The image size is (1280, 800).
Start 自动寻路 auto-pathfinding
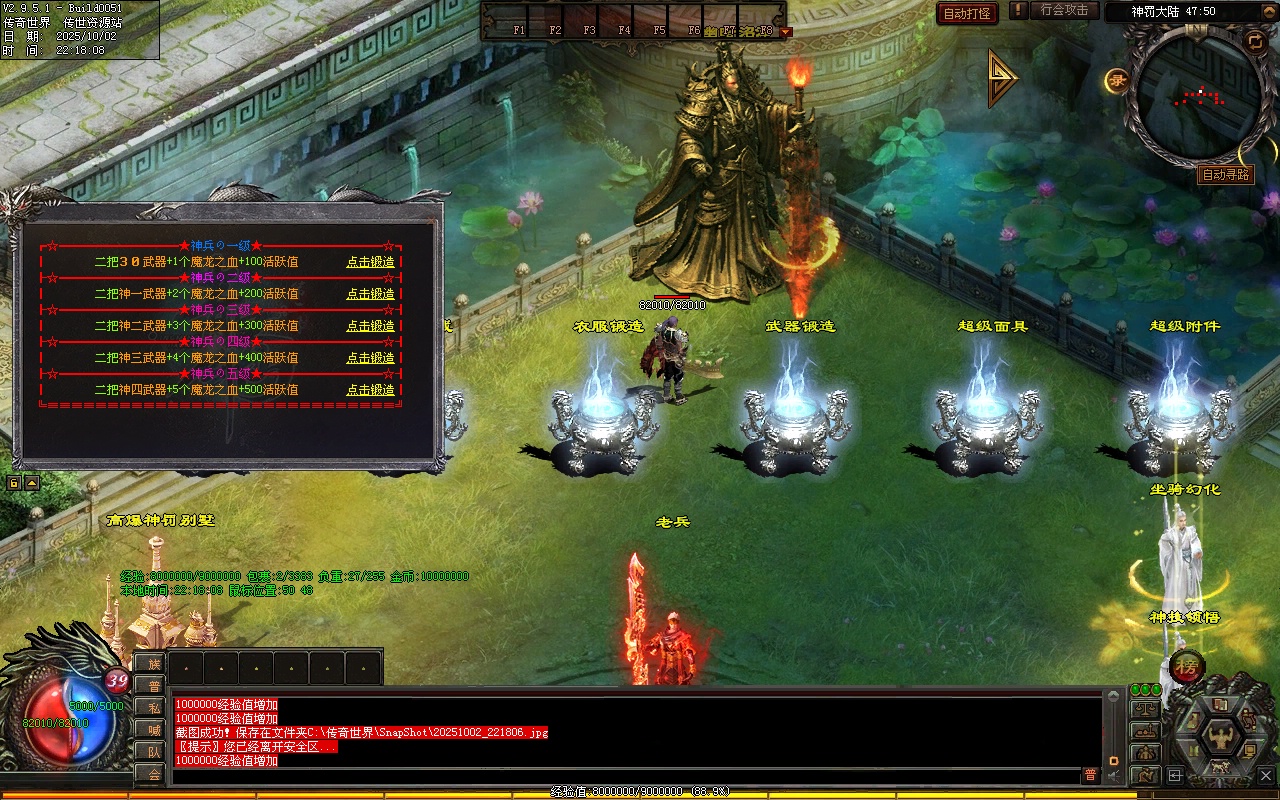(x=1225, y=175)
